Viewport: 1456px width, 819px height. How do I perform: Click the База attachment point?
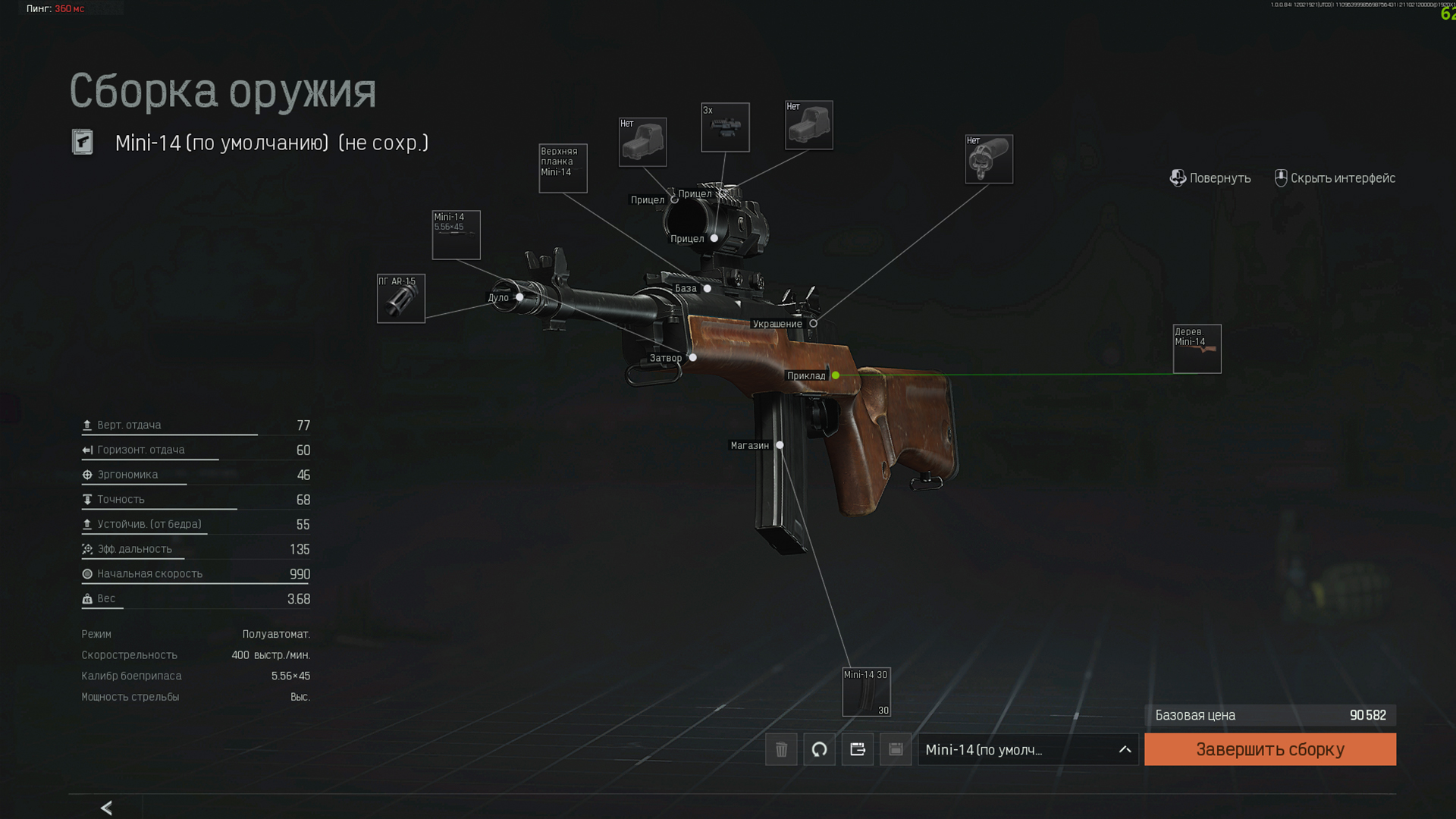[708, 288]
